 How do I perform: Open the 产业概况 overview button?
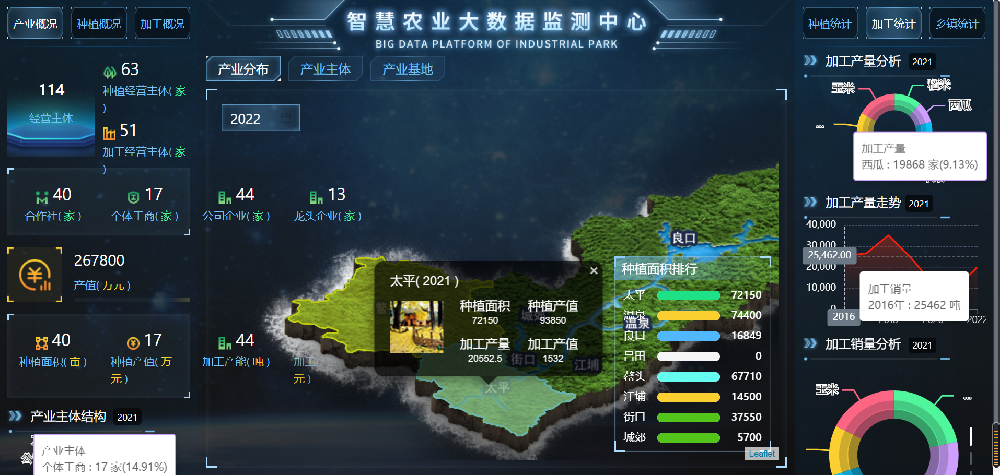(x=35, y=23)
